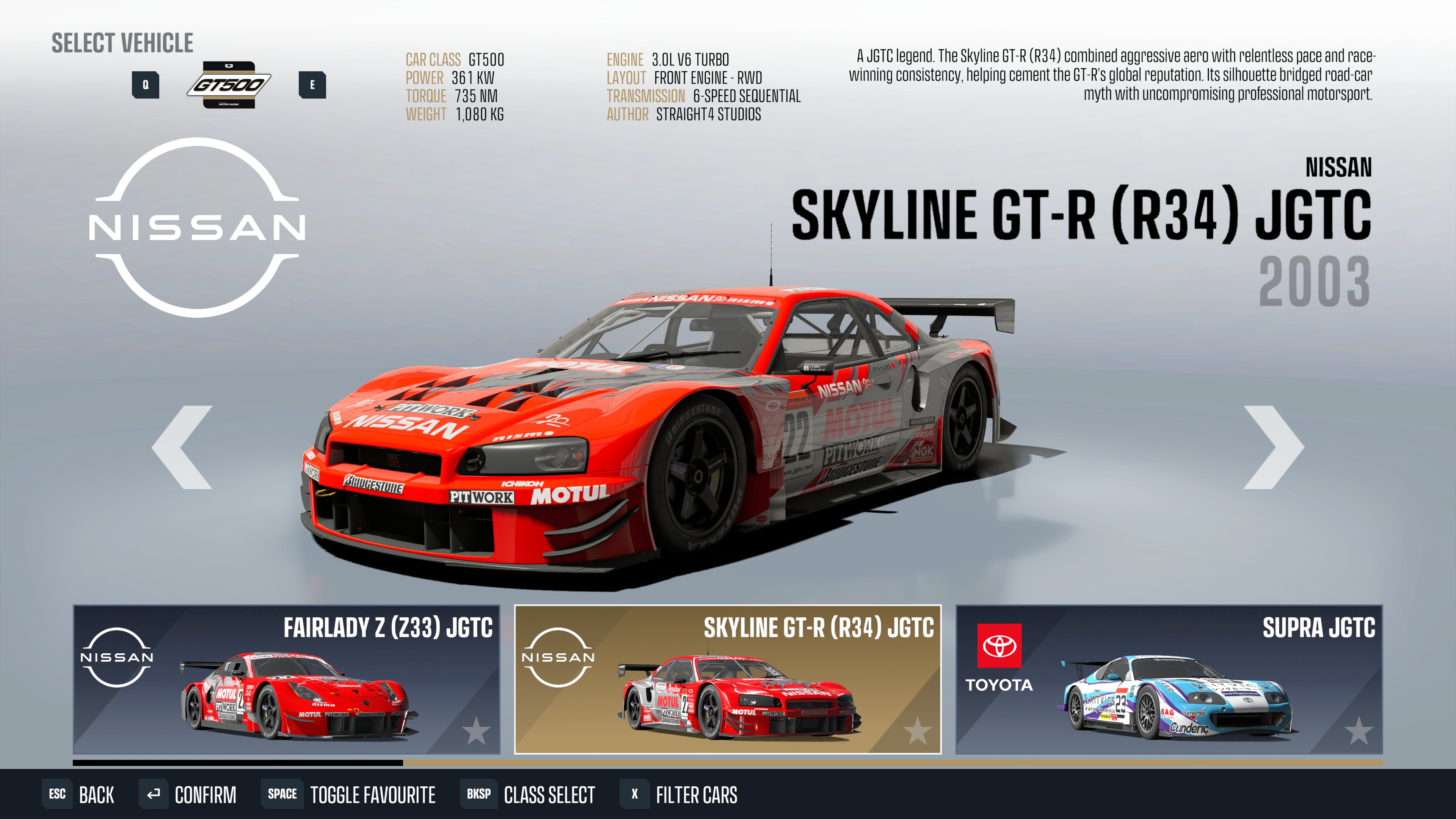Open Class Select
Viewport: 1456px width, 819px height.
click(x=529, y=794)
